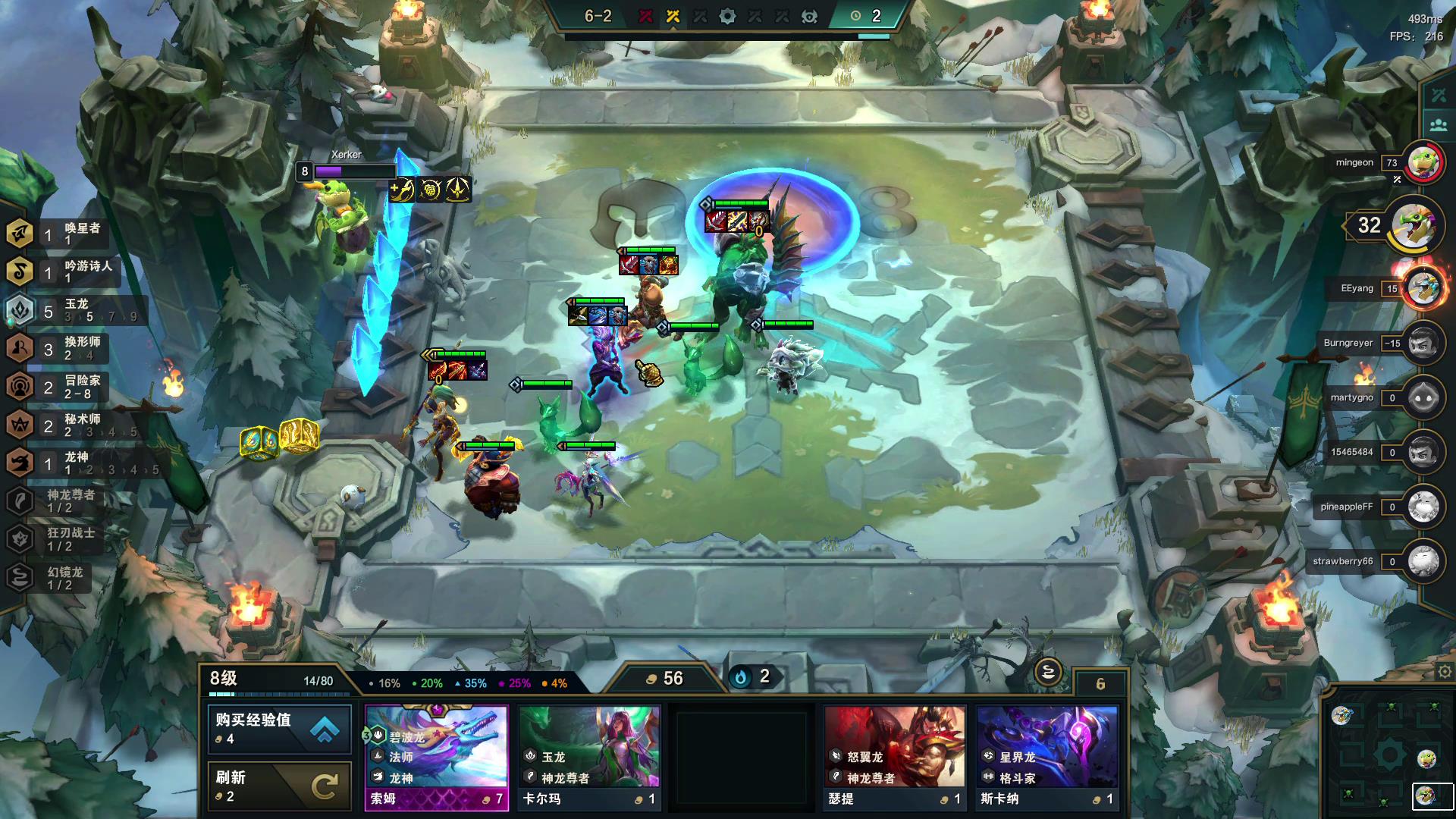Toggle the crossed swords combat panel icon
1456x819 pixels.
point(1439,96)
